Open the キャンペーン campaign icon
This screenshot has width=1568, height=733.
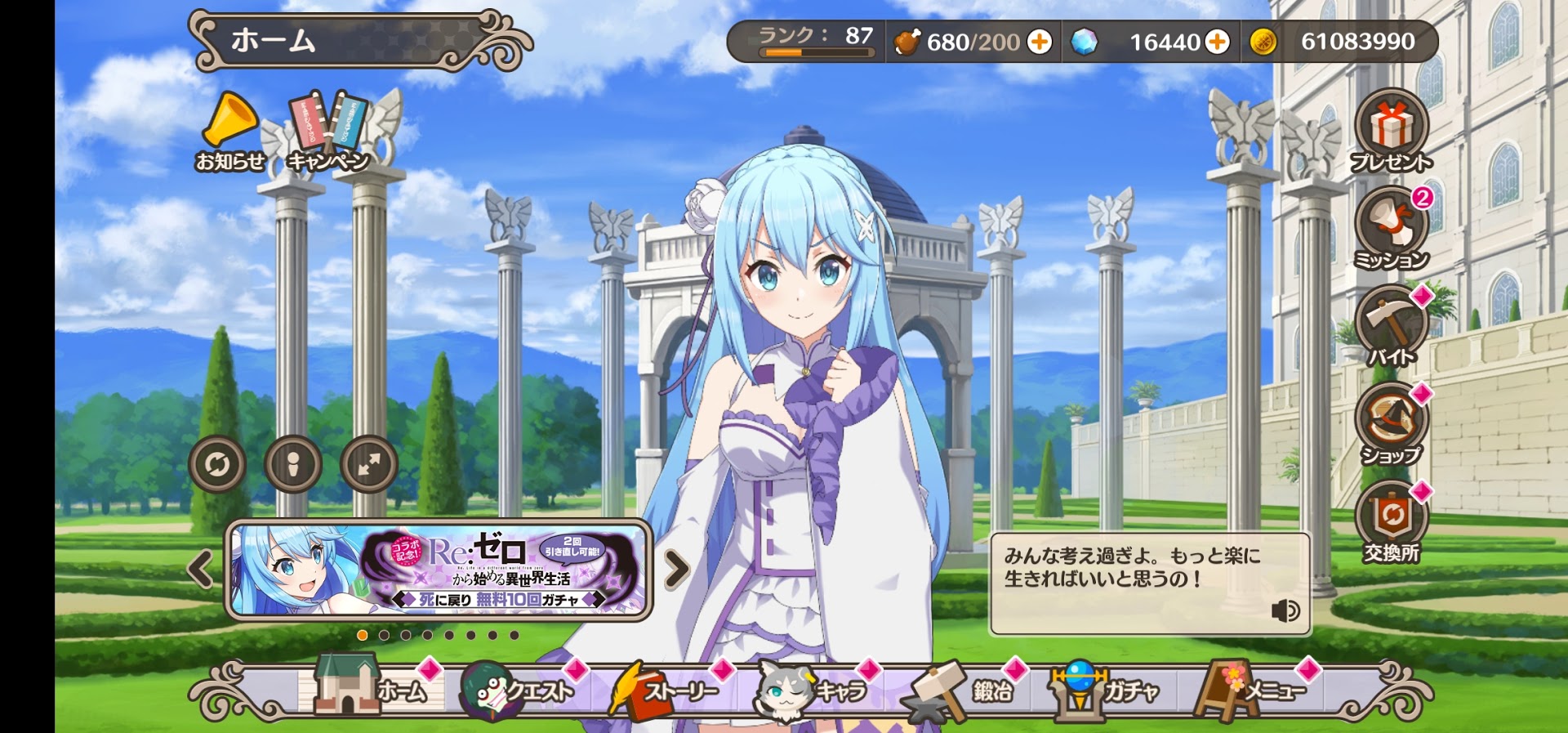coord(328,131)
